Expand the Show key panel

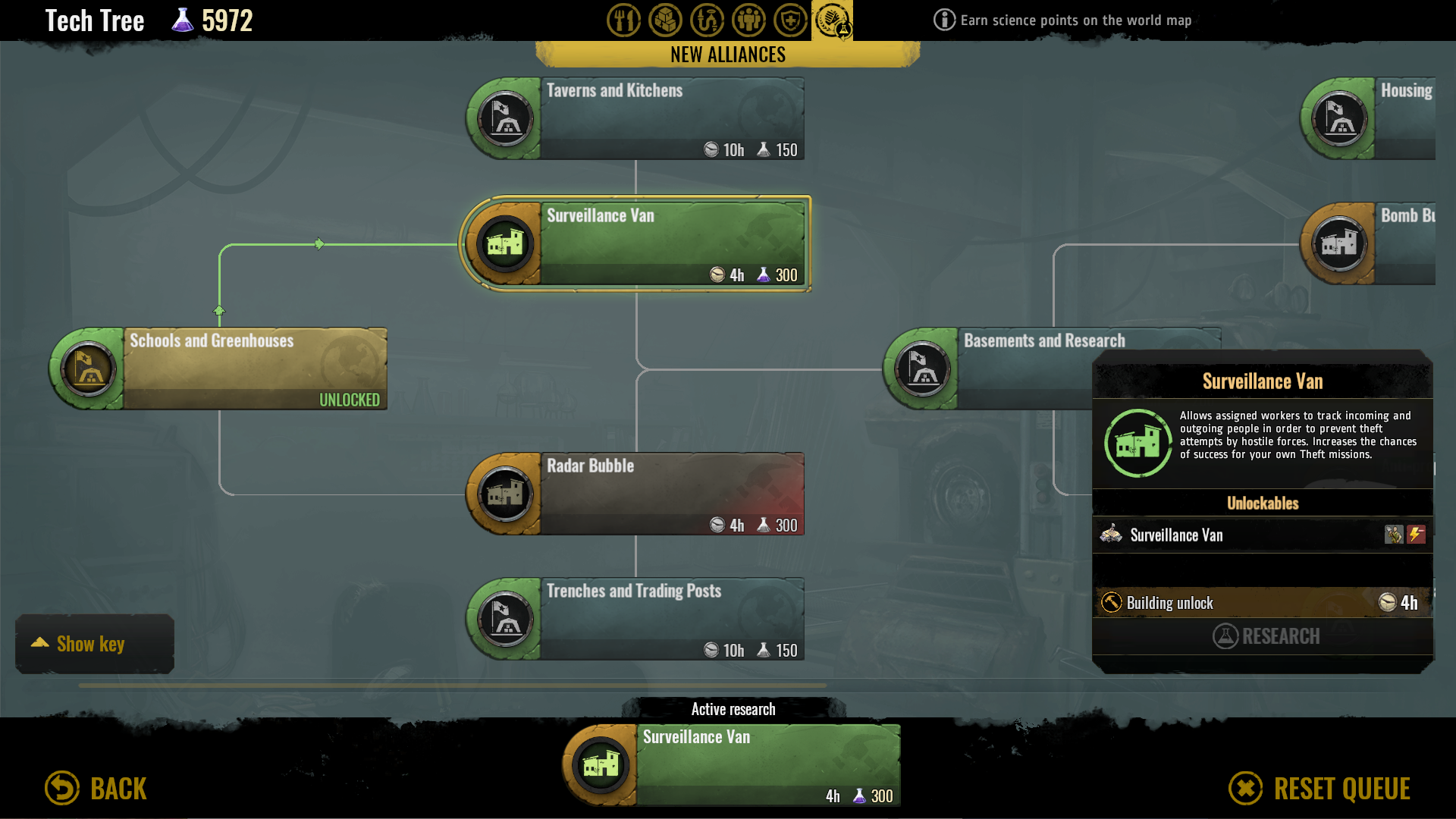click(x=94, y=644)
